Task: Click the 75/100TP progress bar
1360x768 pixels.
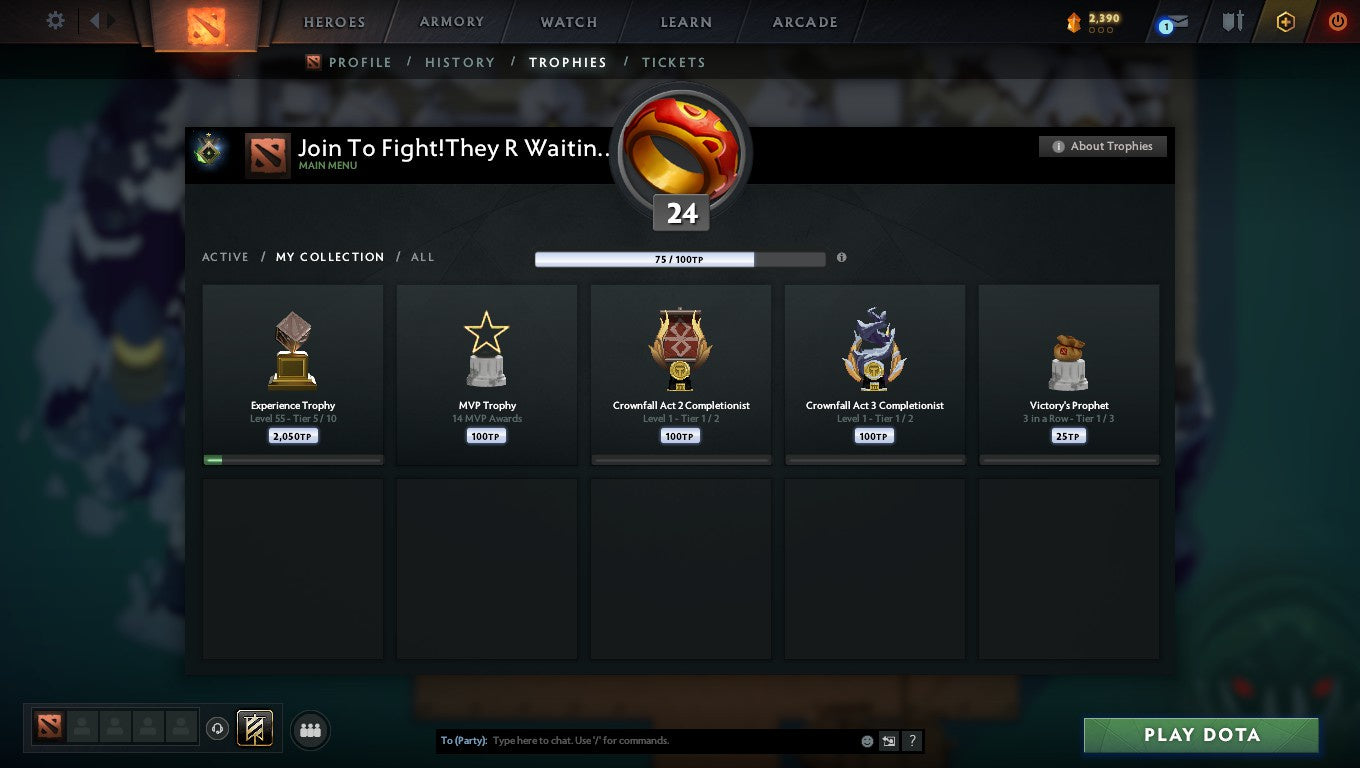Action: pyautogui.click(x=681, y=258)
